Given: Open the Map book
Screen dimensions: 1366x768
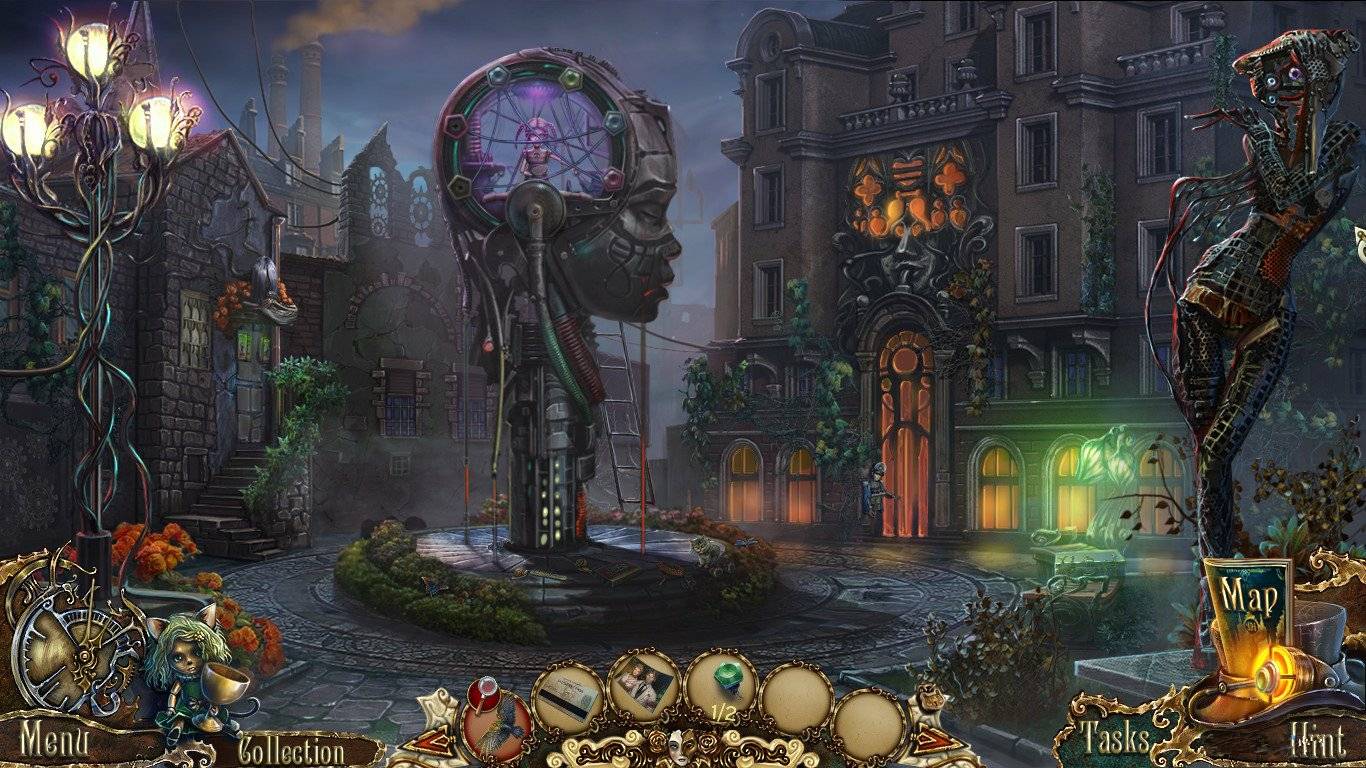Looking at the screenshot, I should pyautogui.click(x=1248, y=601).
